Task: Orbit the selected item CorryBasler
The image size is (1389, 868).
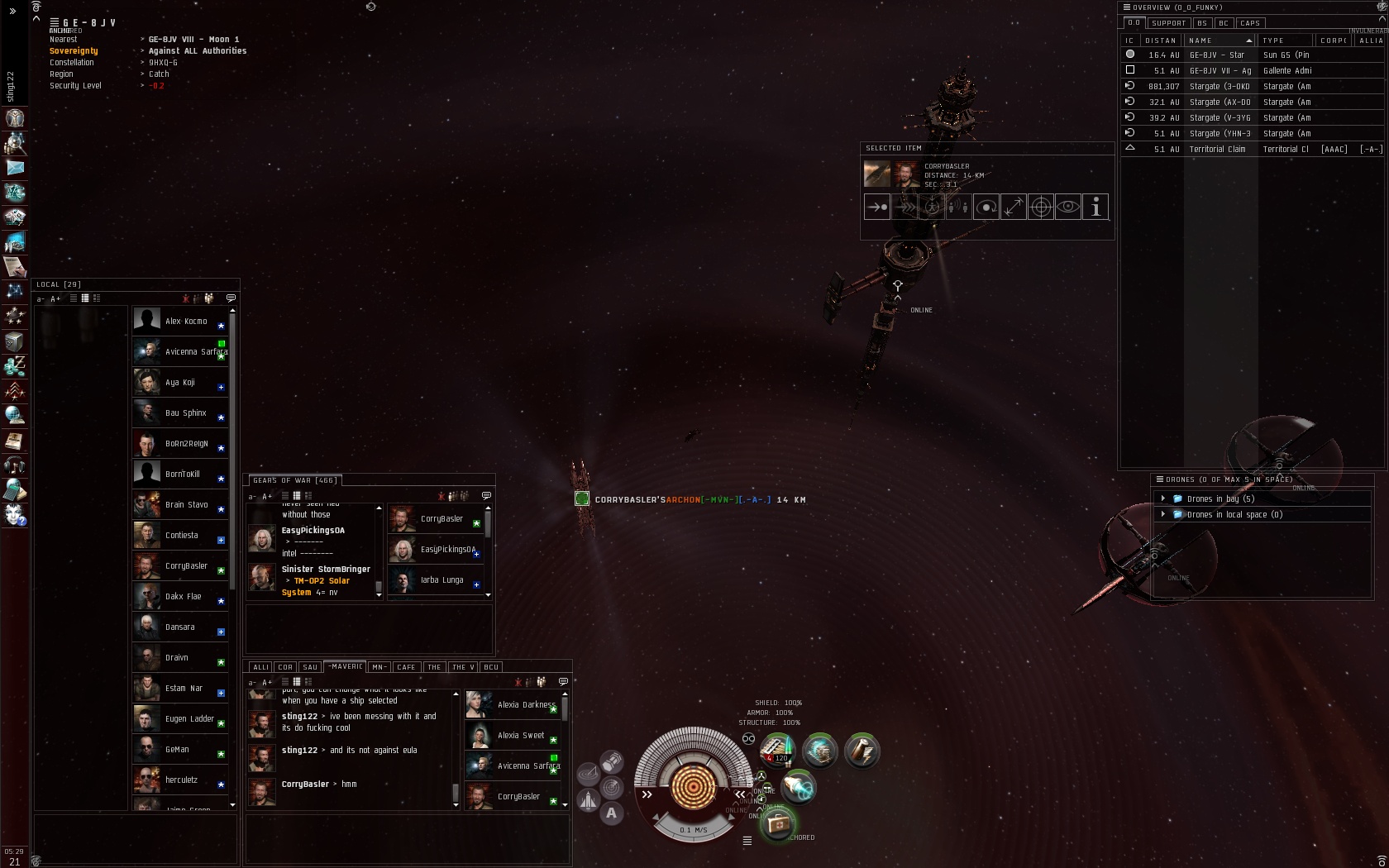Action: click(x=986, y=207)
